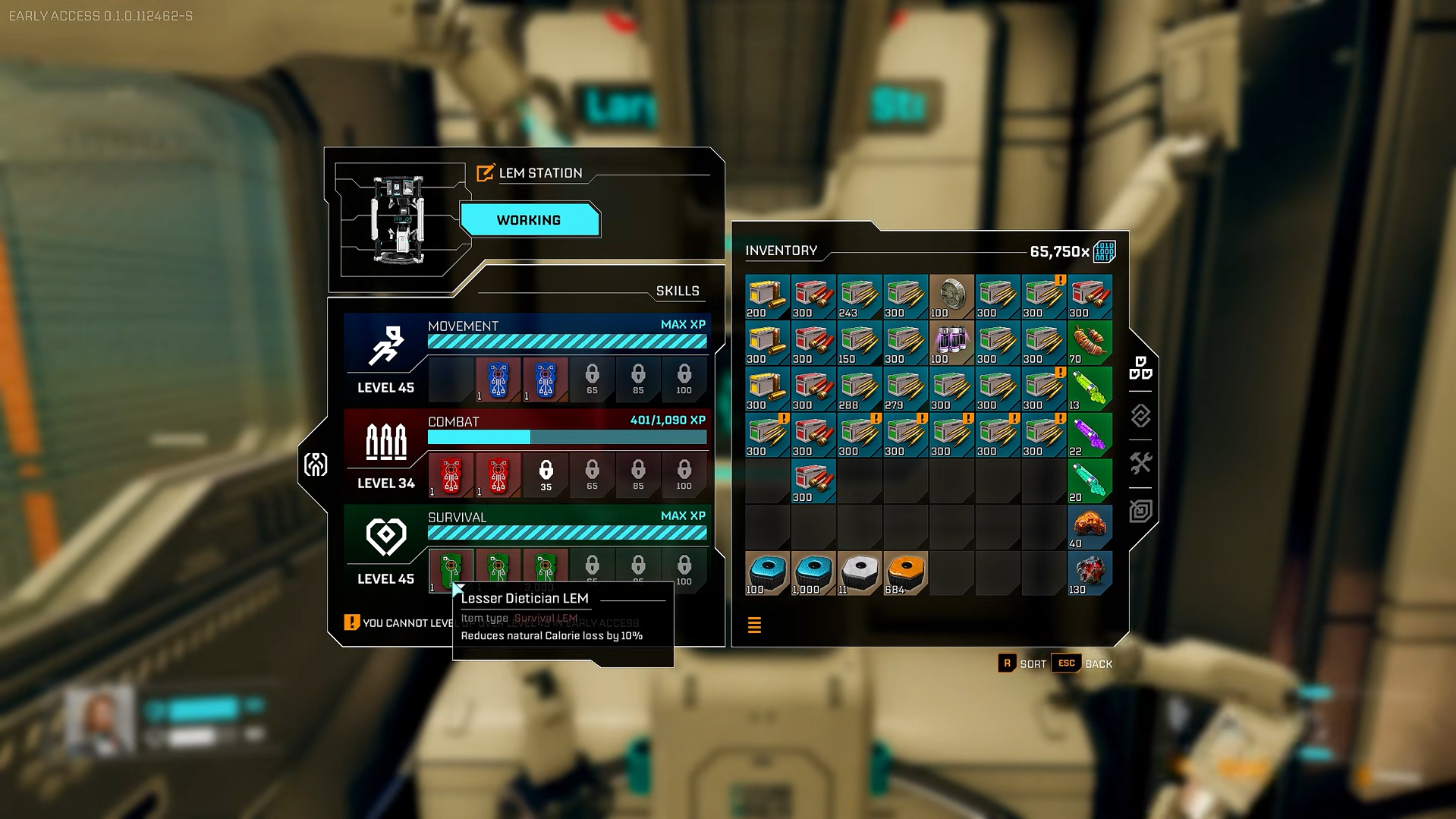Click the locked Combat slot level 35

point(546,475)
